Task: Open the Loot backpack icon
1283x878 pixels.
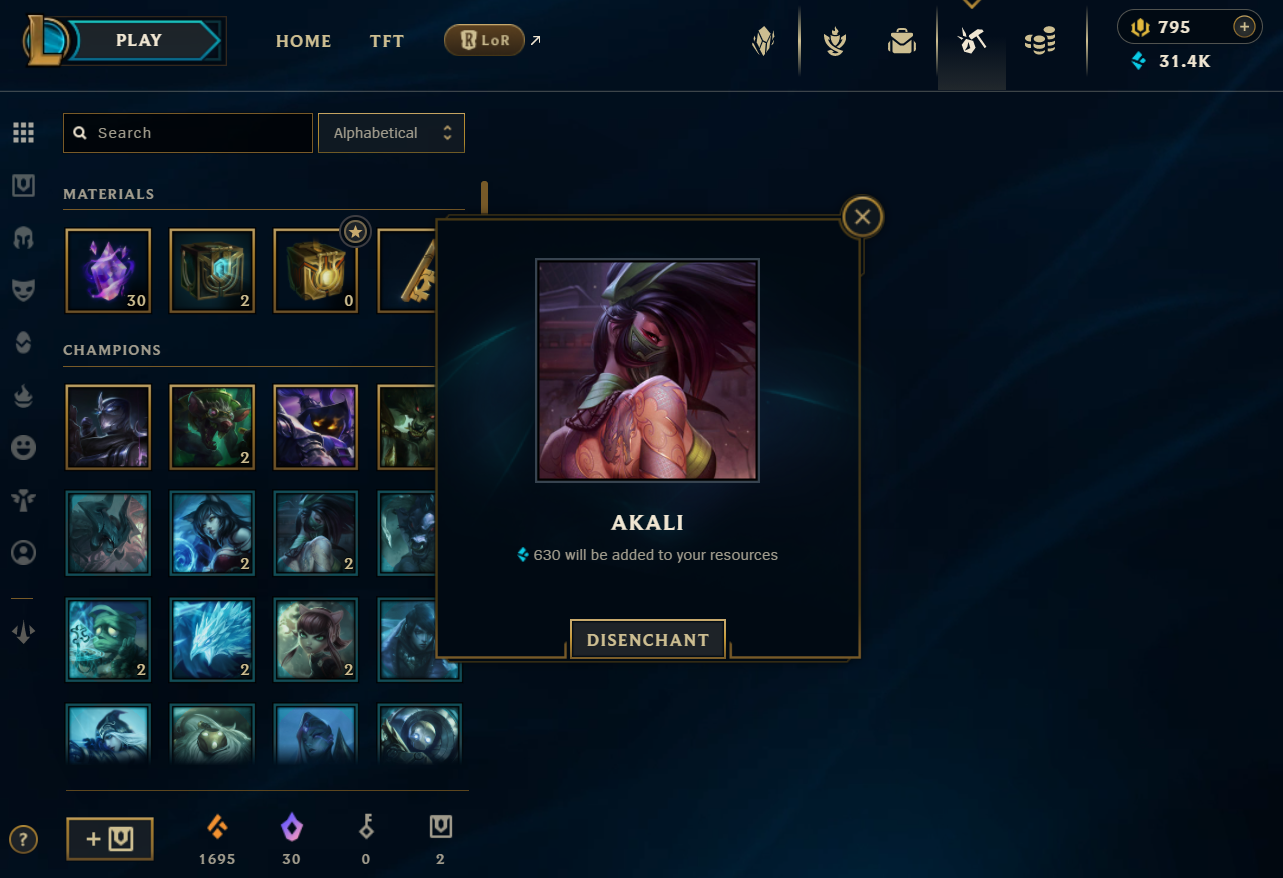Action: tap(901, 42)
